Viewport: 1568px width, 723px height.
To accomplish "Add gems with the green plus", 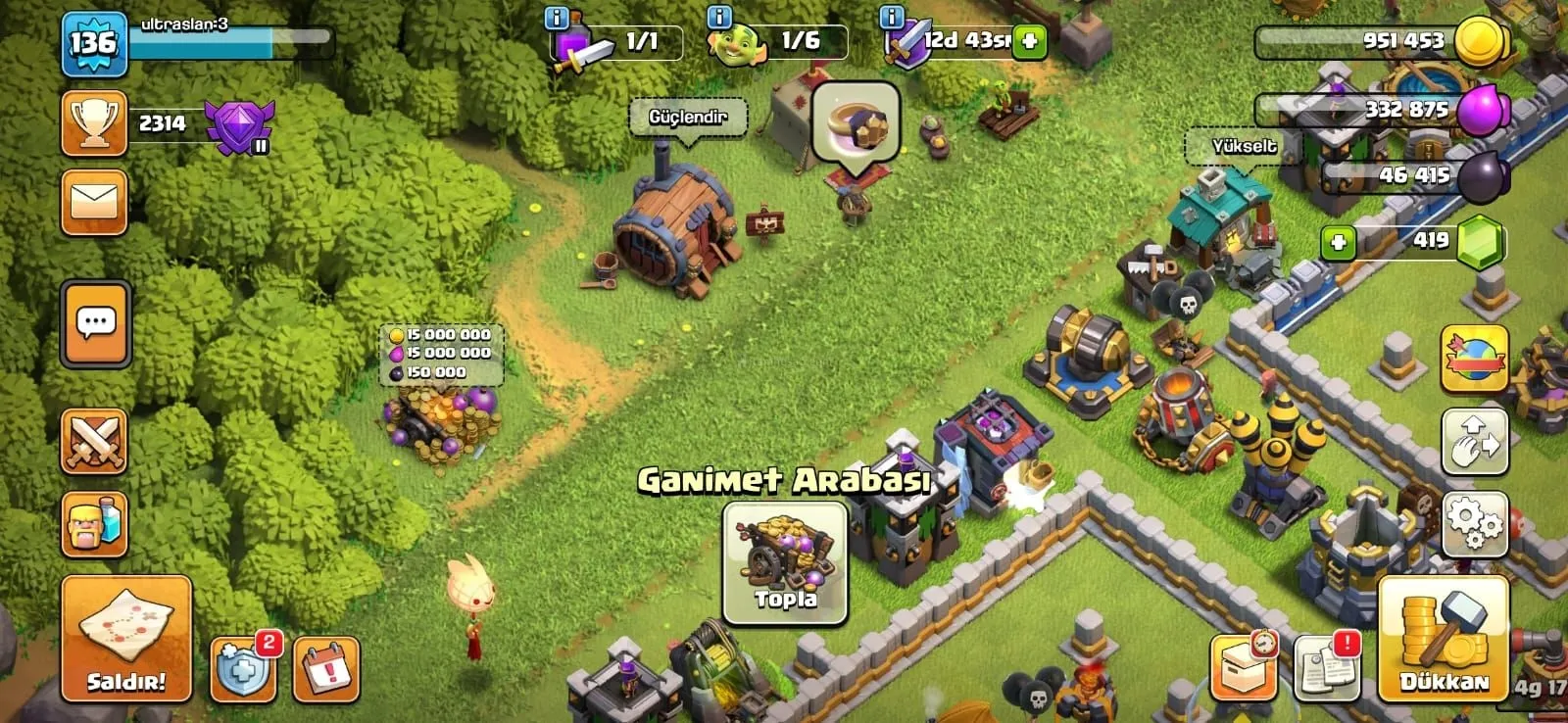I will point(1338,242).
